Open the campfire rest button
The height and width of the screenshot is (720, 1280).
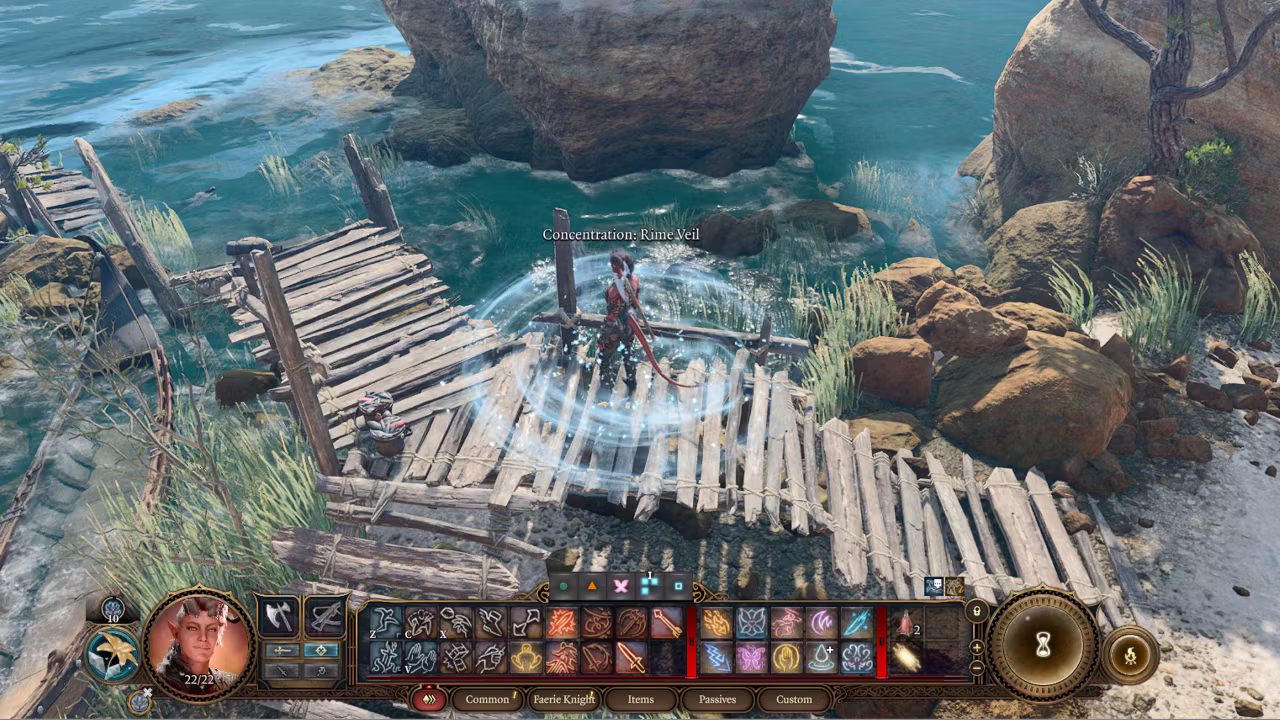click(1130, 656)
